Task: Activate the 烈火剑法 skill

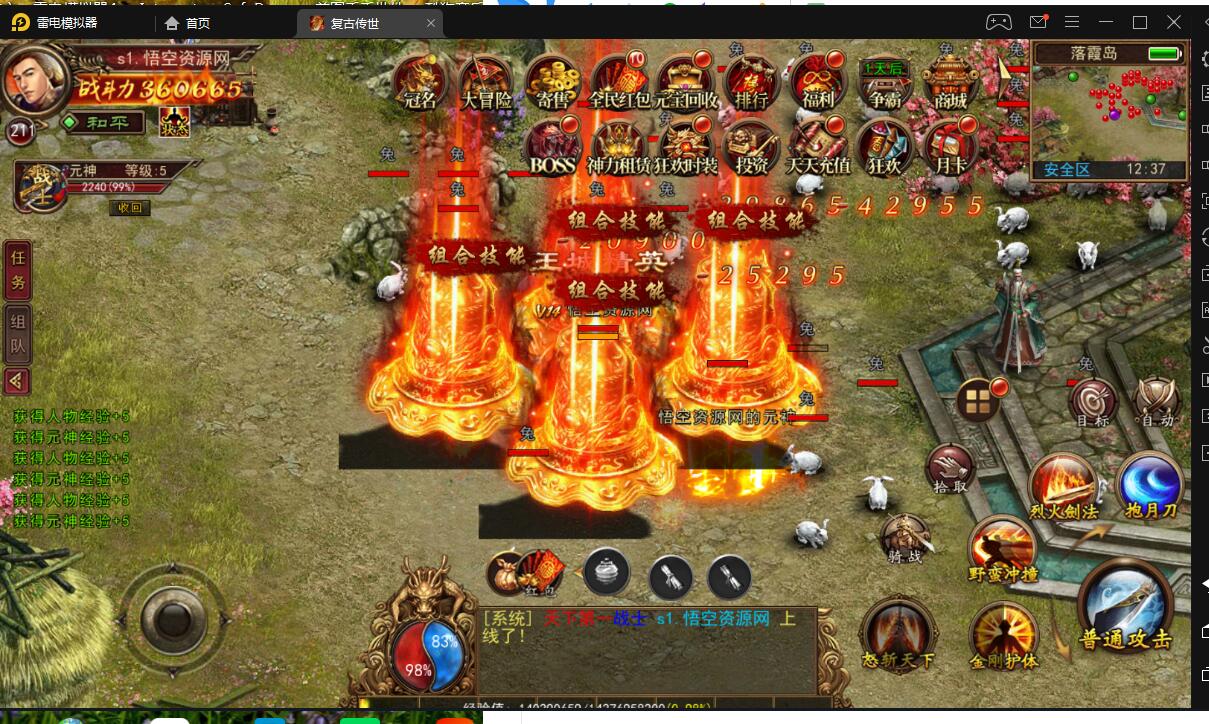Action: [1063, 487]
